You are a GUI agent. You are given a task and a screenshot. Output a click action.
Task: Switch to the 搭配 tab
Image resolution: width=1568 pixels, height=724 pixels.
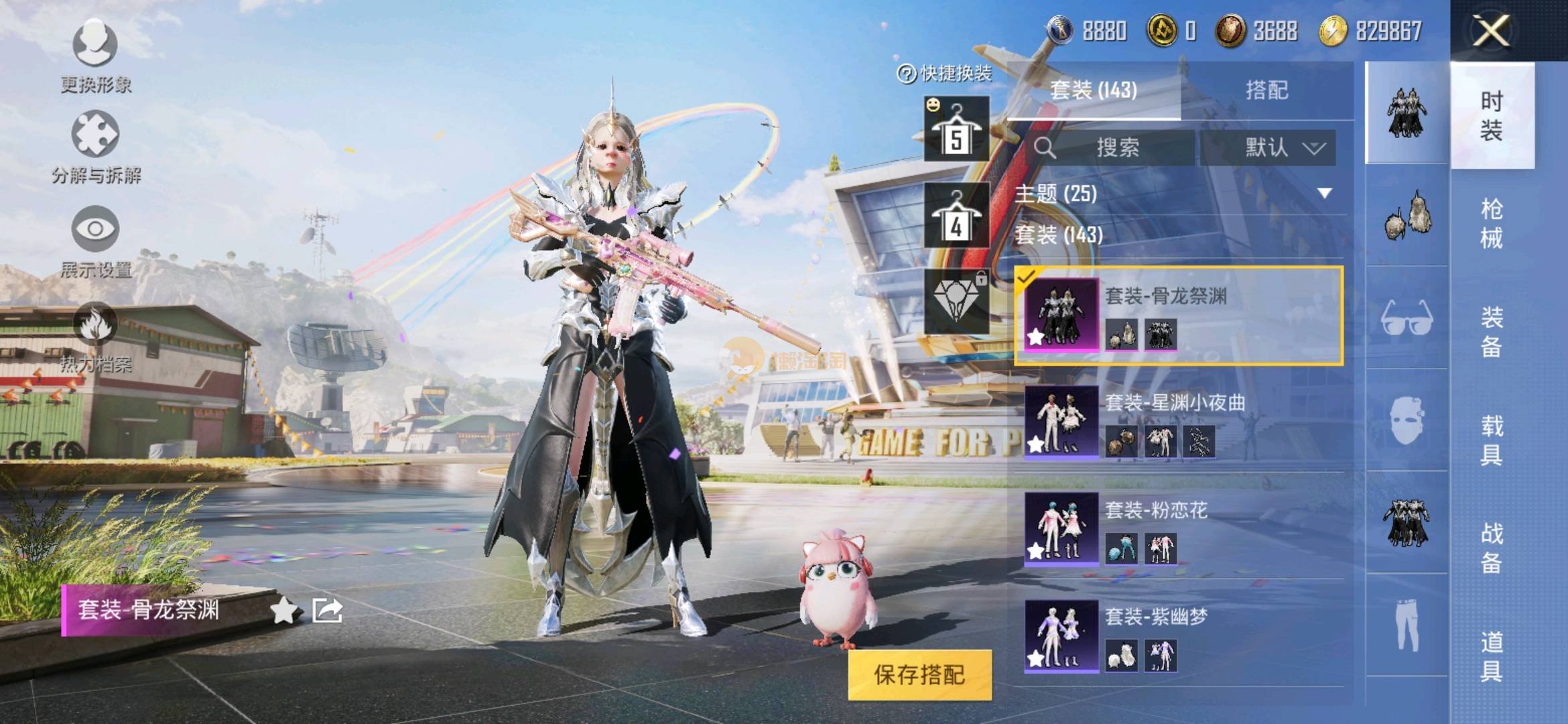[1266, 90]
